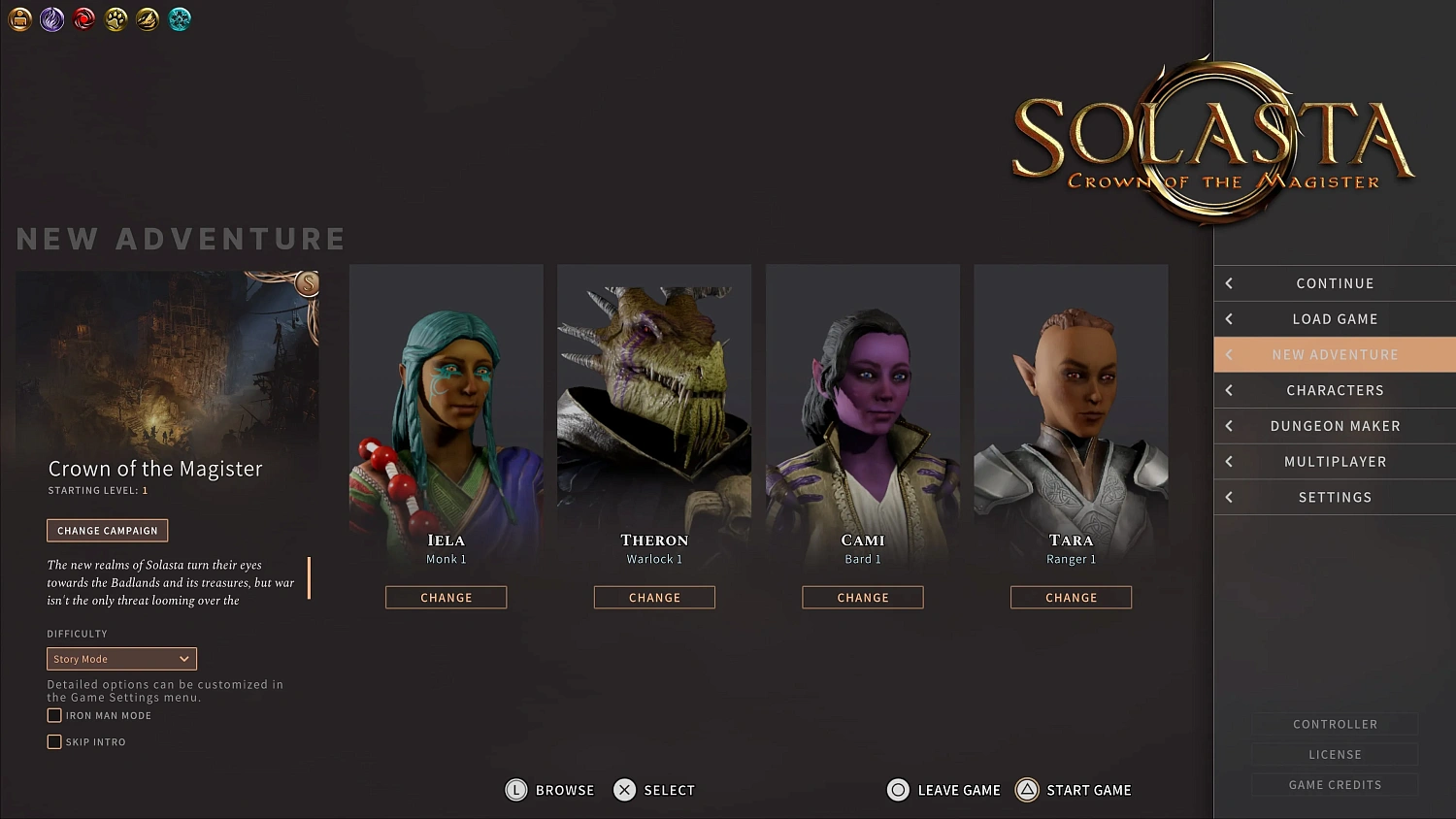Image resolution: width=1456 pixels, height=819 pixels.
Task: Open the Dungeon Maker menu
Action: 1335,425
